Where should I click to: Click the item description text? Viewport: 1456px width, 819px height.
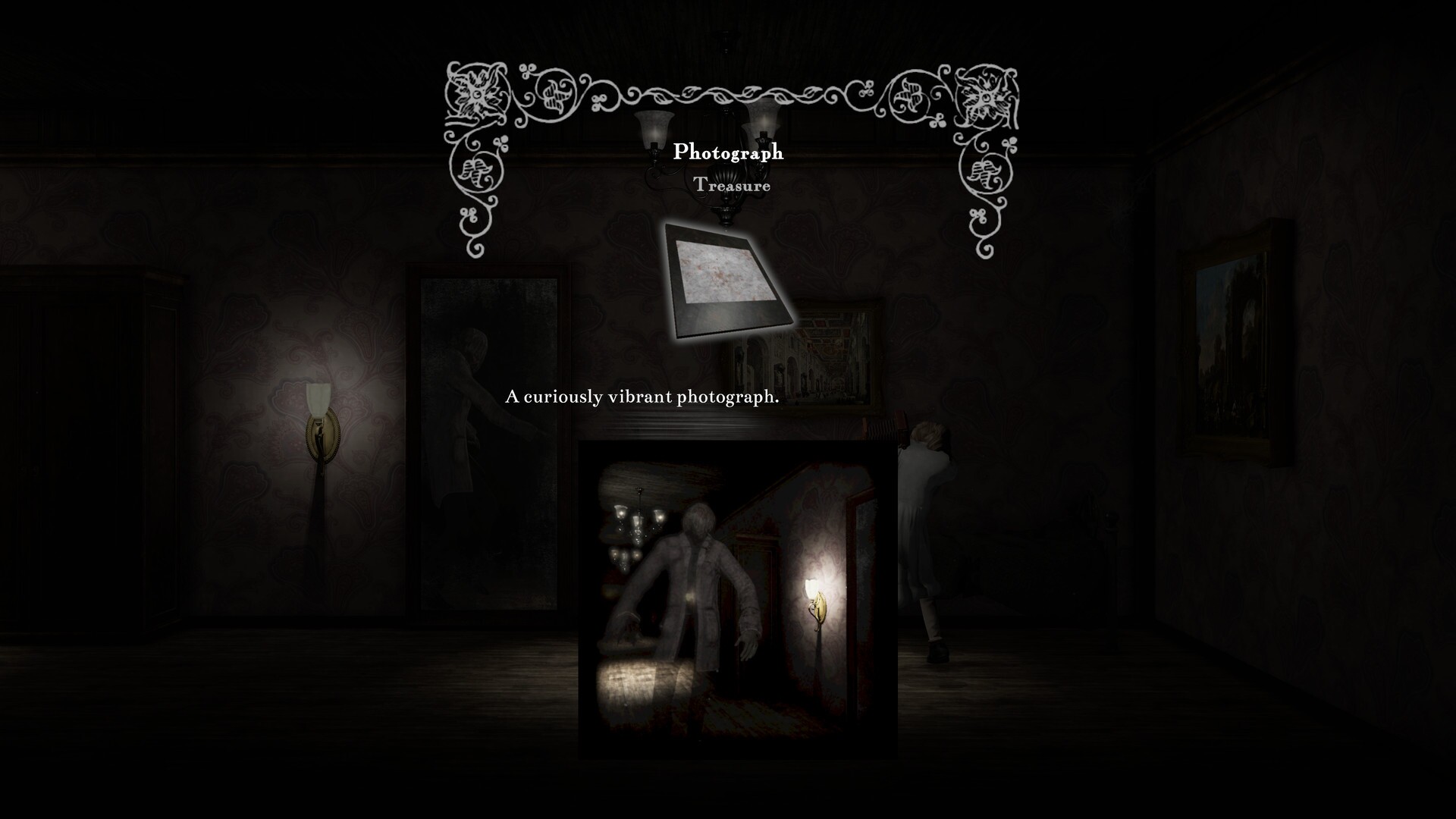[x=643, y=395]
